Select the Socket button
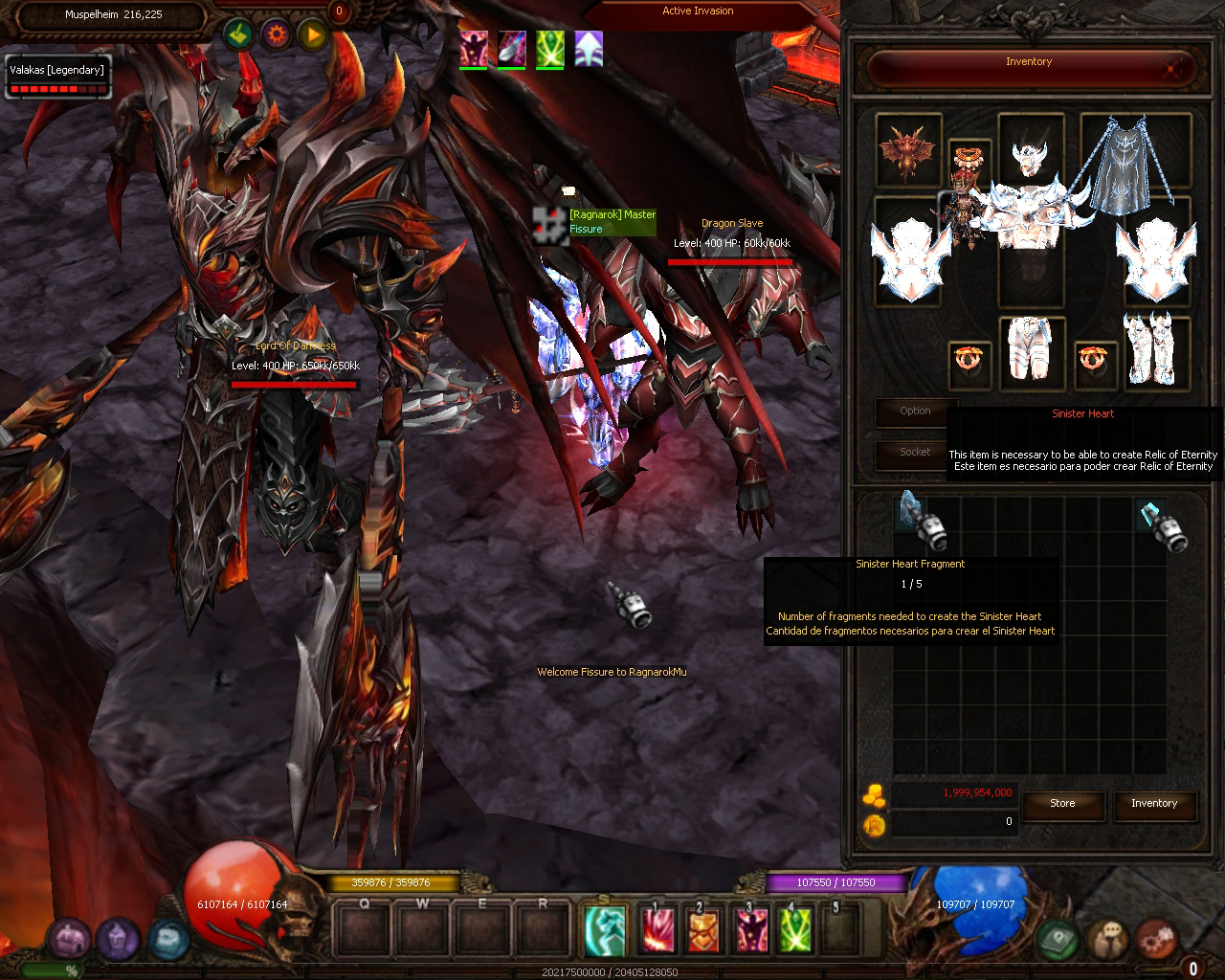The image size is (1225, 980). click(915, 453)
